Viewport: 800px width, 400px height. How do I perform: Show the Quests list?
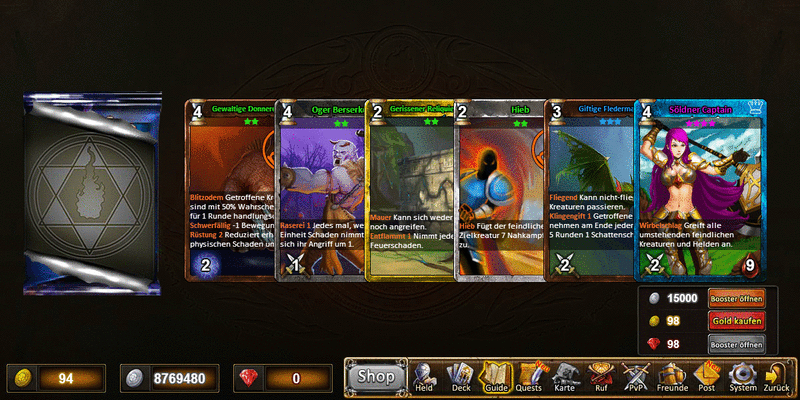point(530,376)
